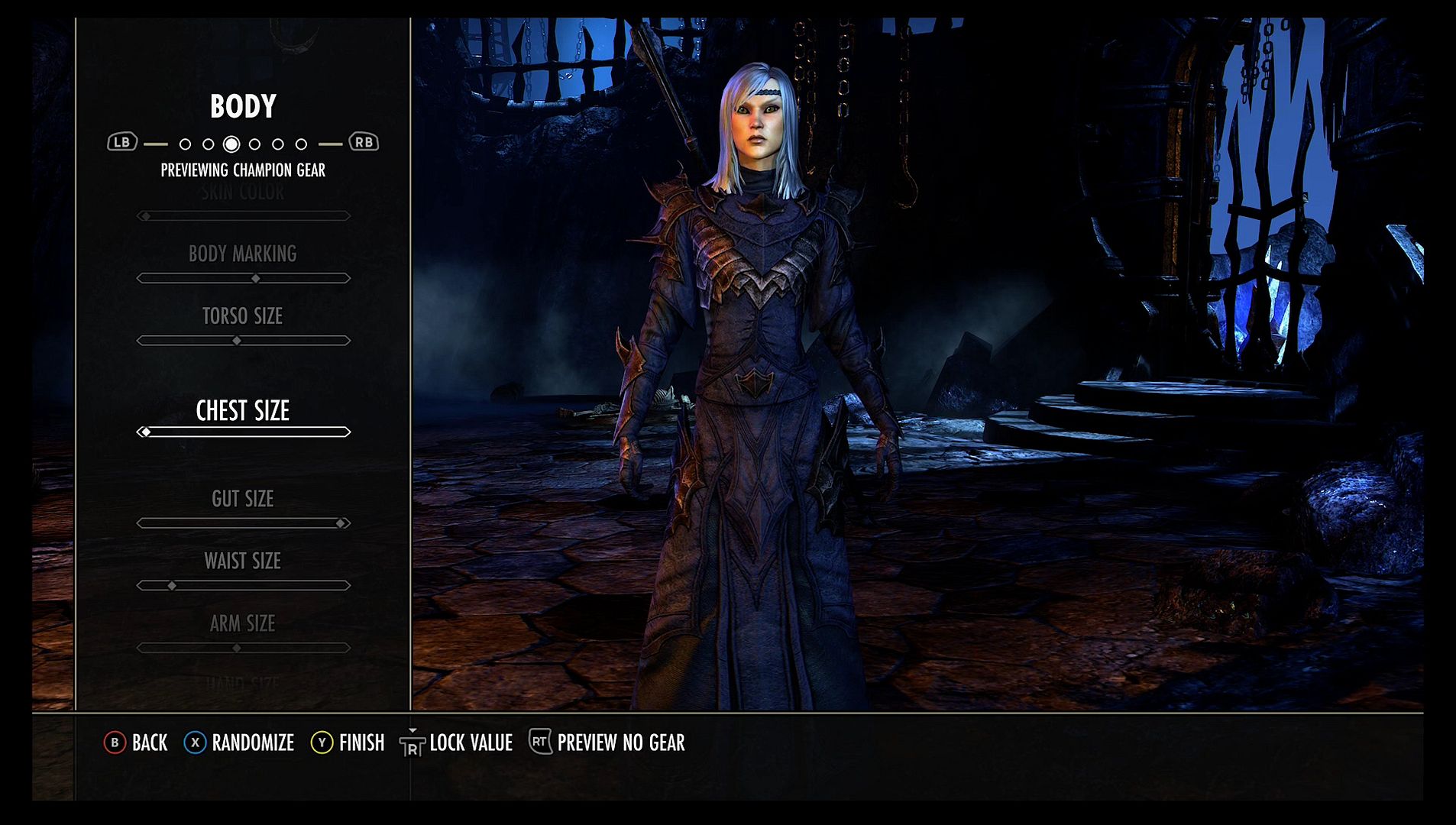Finish character creation
This screenshot has height=825, width=1456.
[x=361, y=742]
